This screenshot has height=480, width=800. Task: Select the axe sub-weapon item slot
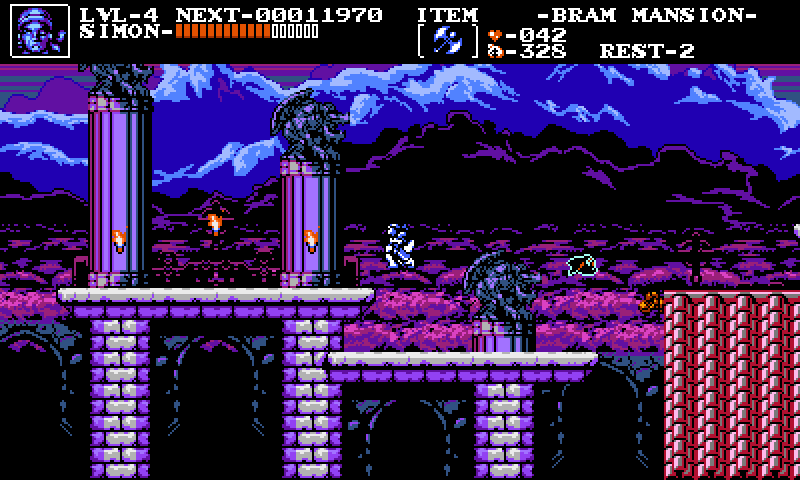coord(448,42)
